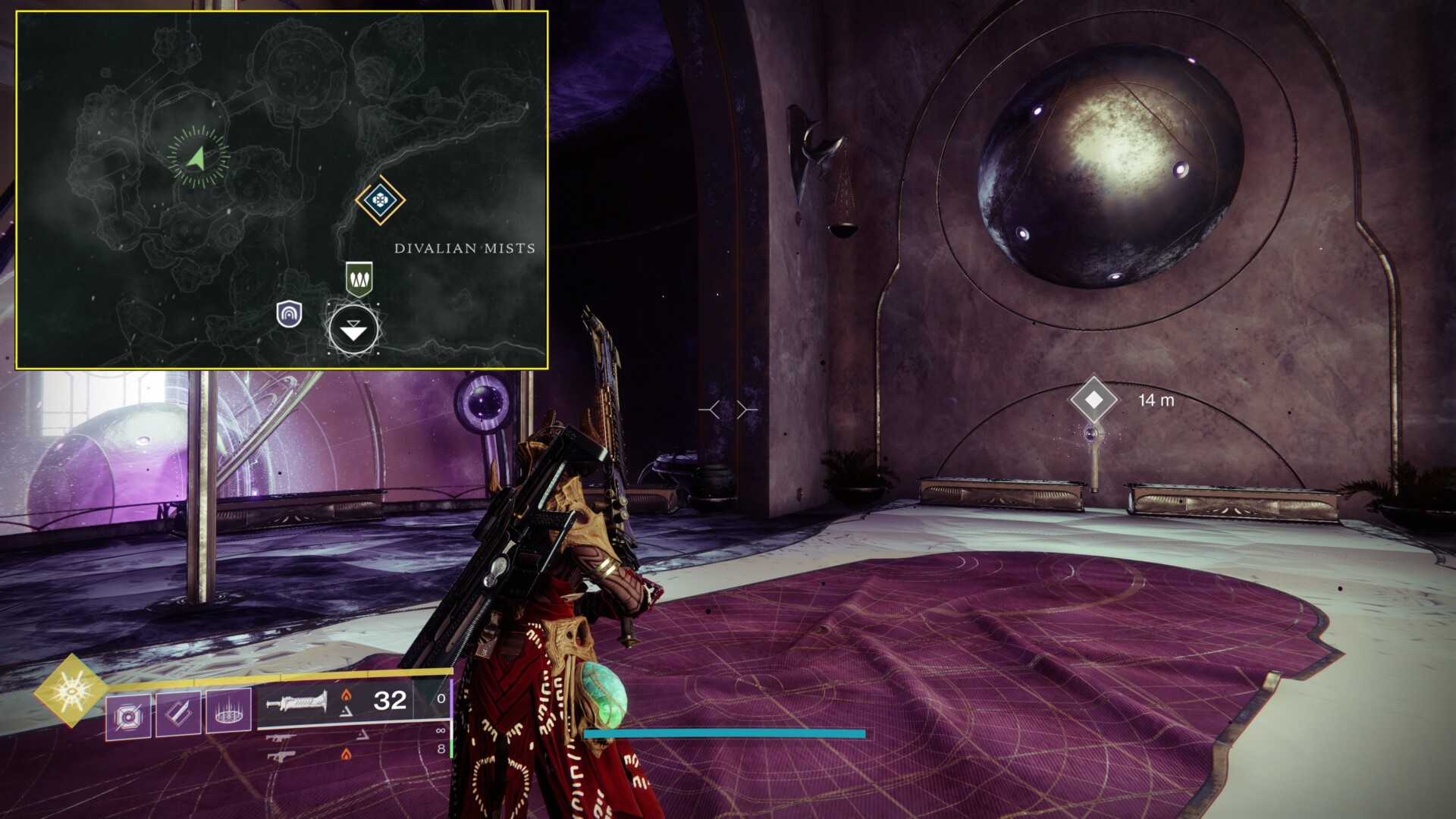Select the green banner marker on map

[359, 279]
